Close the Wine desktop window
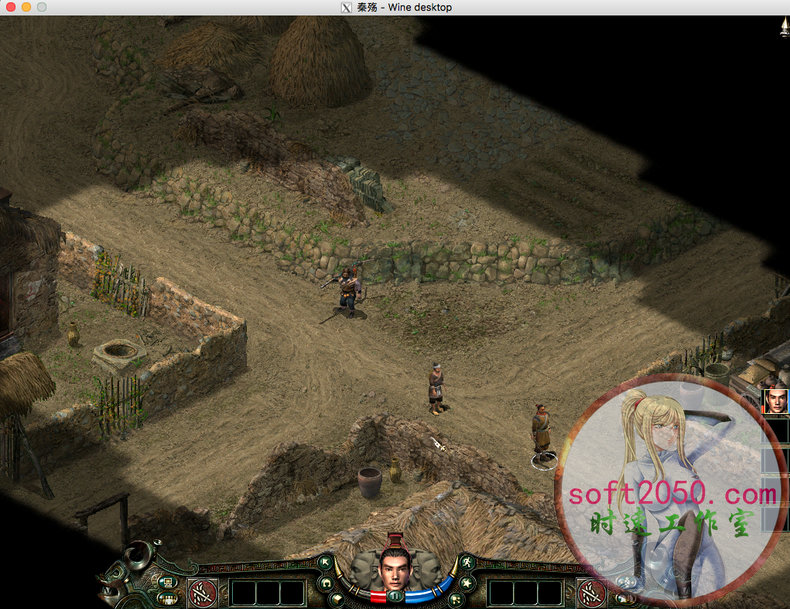This screenshot has width=790, height=609. (9, 7)
